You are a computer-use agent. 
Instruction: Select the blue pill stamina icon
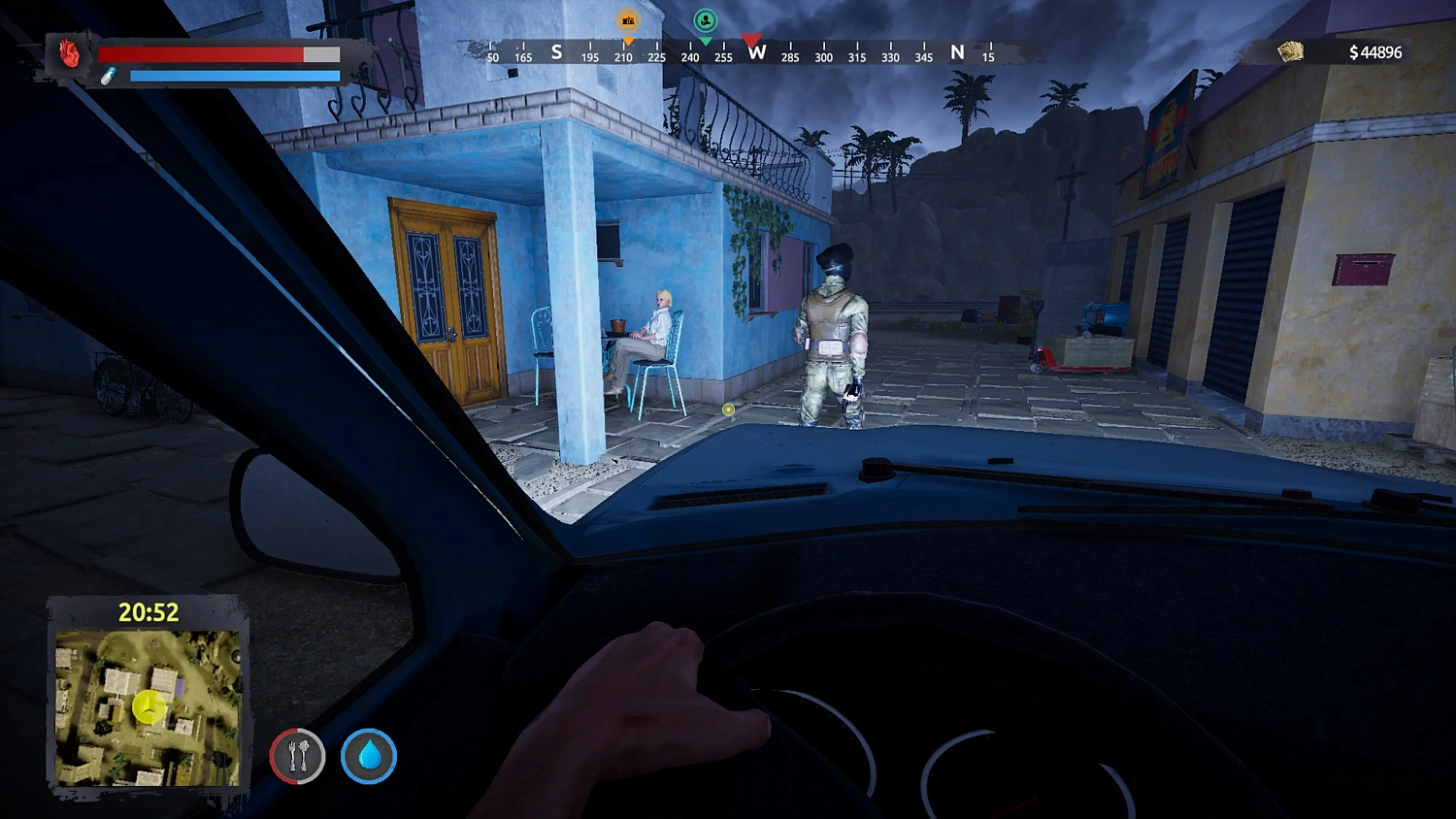[111, 76]
